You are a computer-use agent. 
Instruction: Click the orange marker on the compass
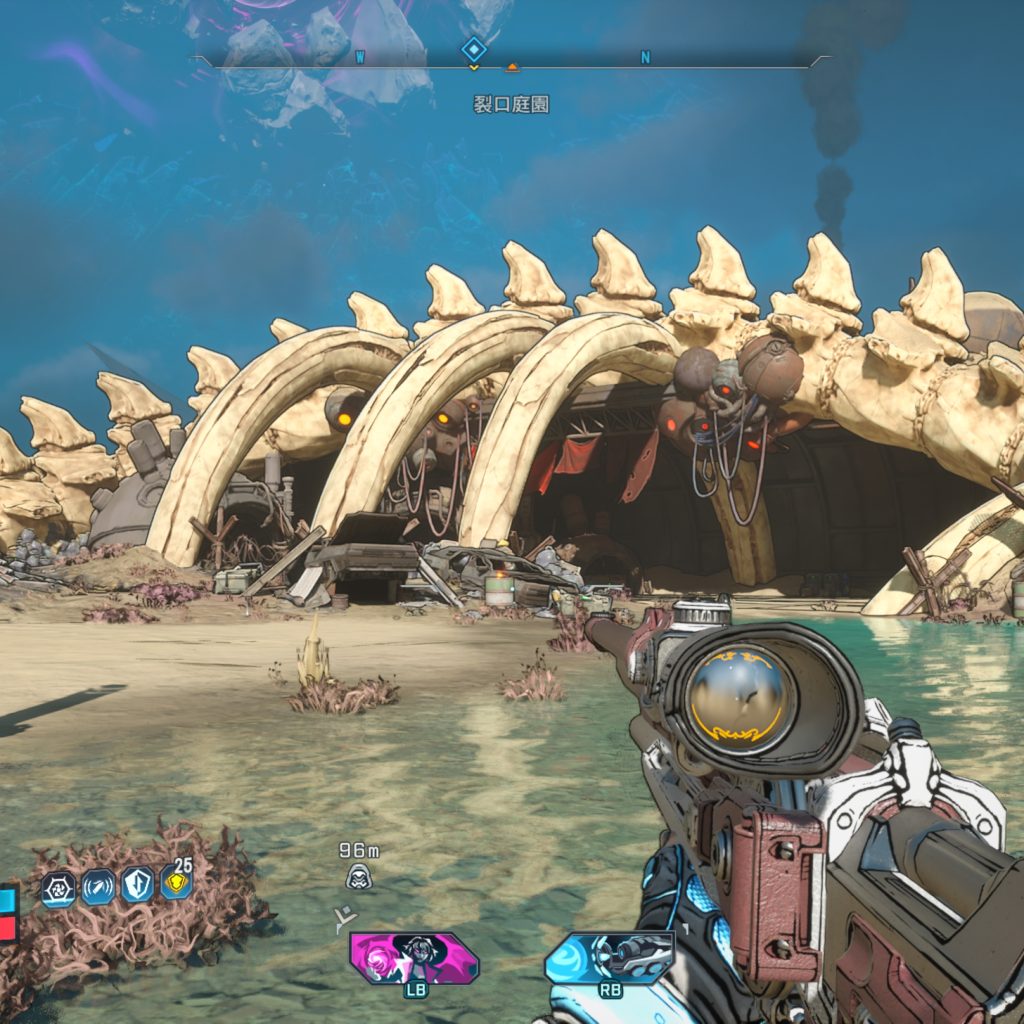pyautogui.click(x=512, y=67)
